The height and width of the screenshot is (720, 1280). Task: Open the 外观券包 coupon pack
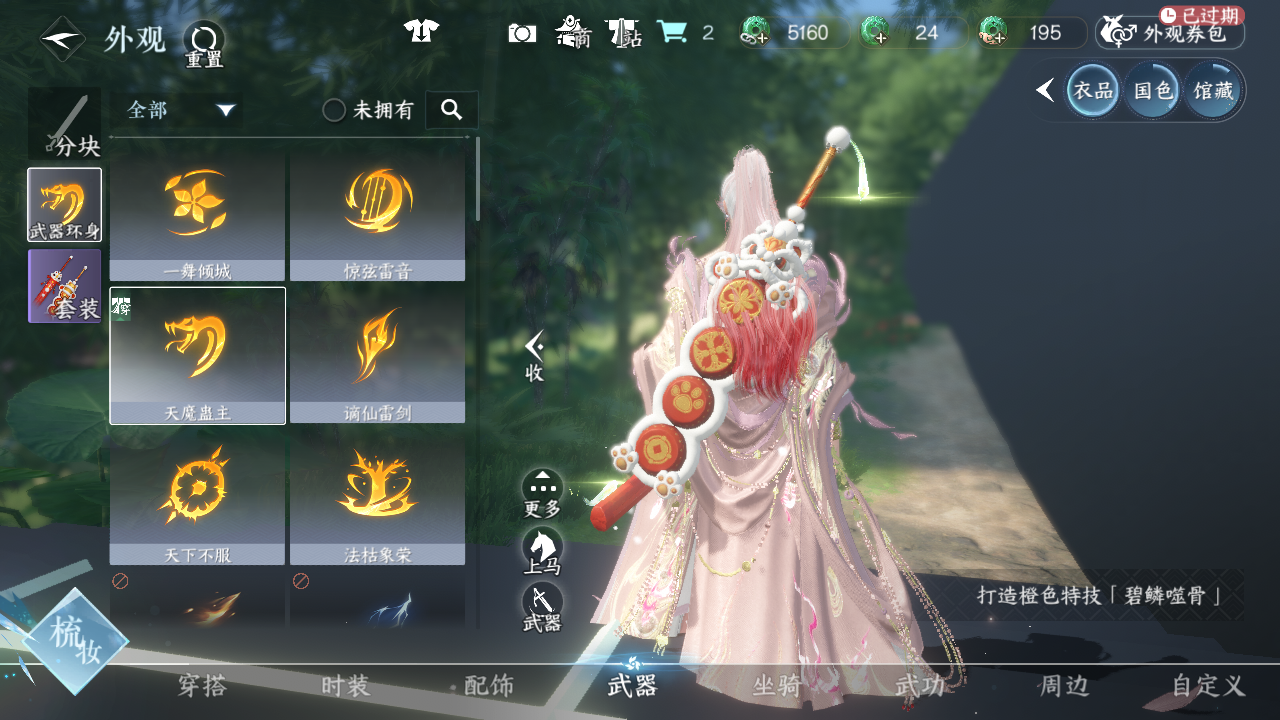[x=1170, y=33]
